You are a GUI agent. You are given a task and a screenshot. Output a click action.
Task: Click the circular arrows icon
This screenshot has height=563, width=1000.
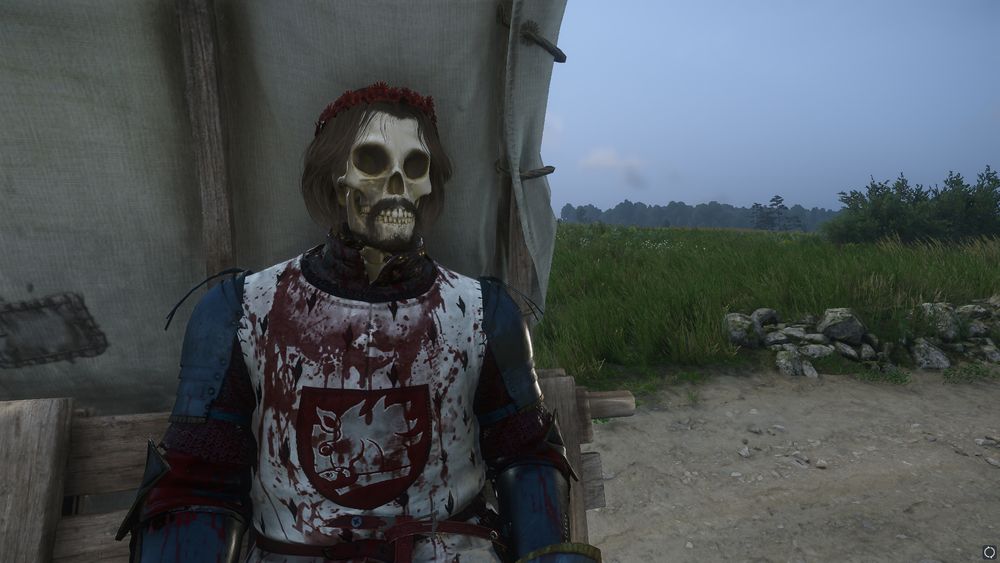click(x=989, y=551)
